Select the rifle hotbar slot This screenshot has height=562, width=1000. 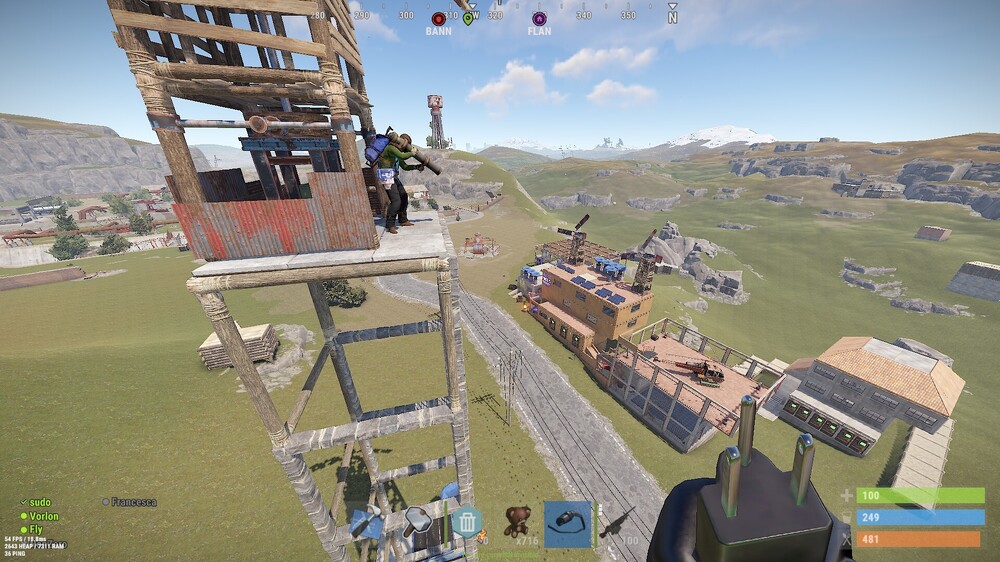(618, 522)
